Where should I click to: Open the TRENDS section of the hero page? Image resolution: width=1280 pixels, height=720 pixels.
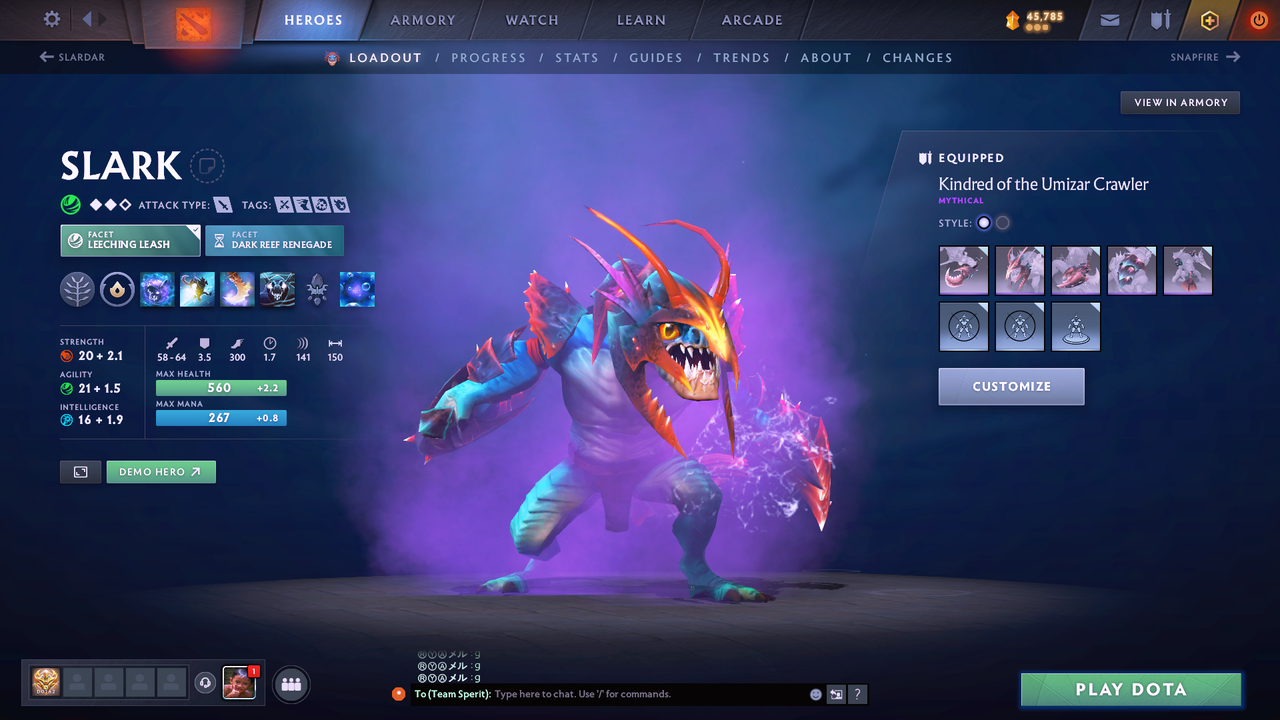(742, 57)
